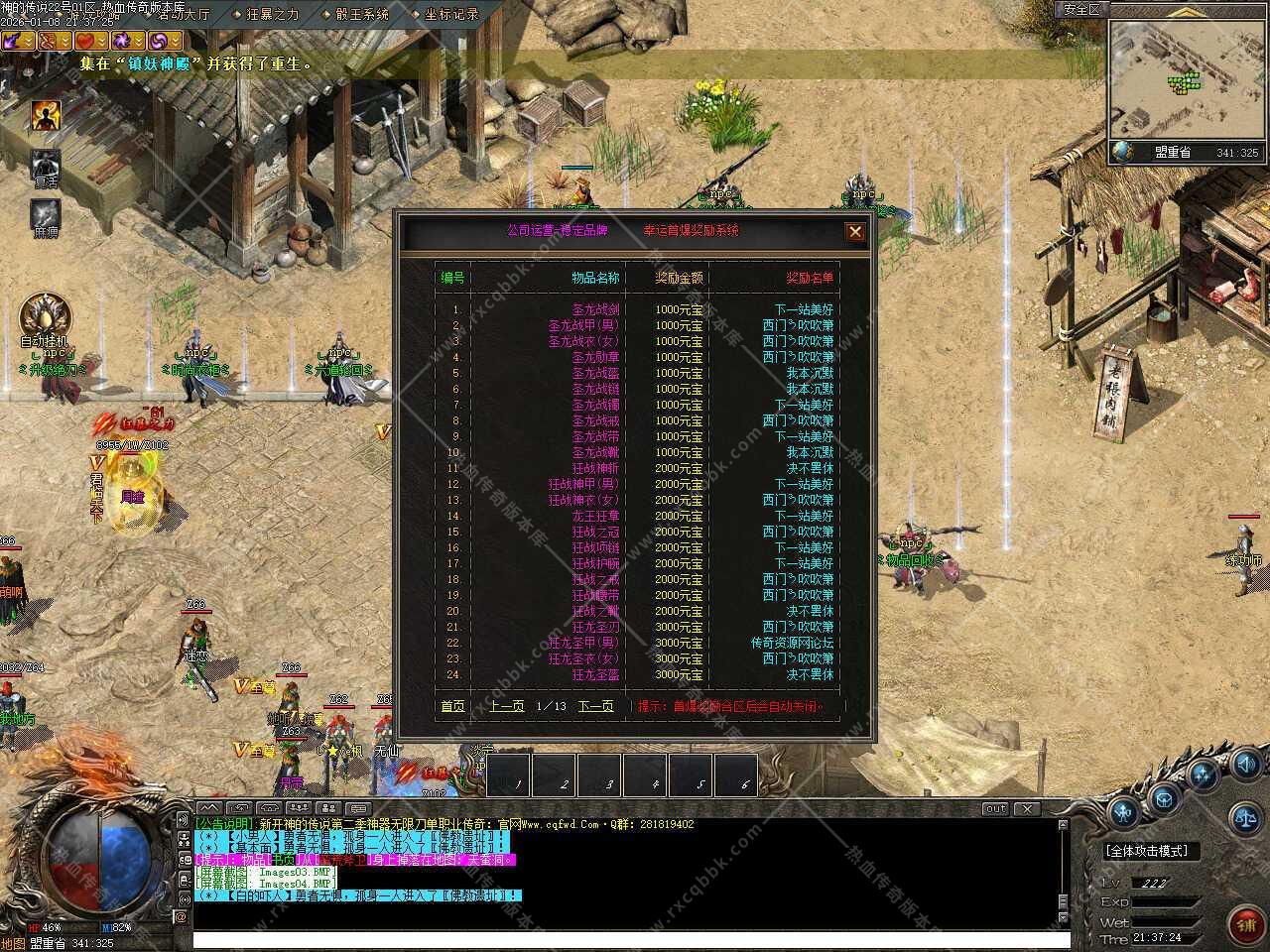Screen dimensions: 1270x952
Task: Open the scales trade button
Action: coord(1244,818)
